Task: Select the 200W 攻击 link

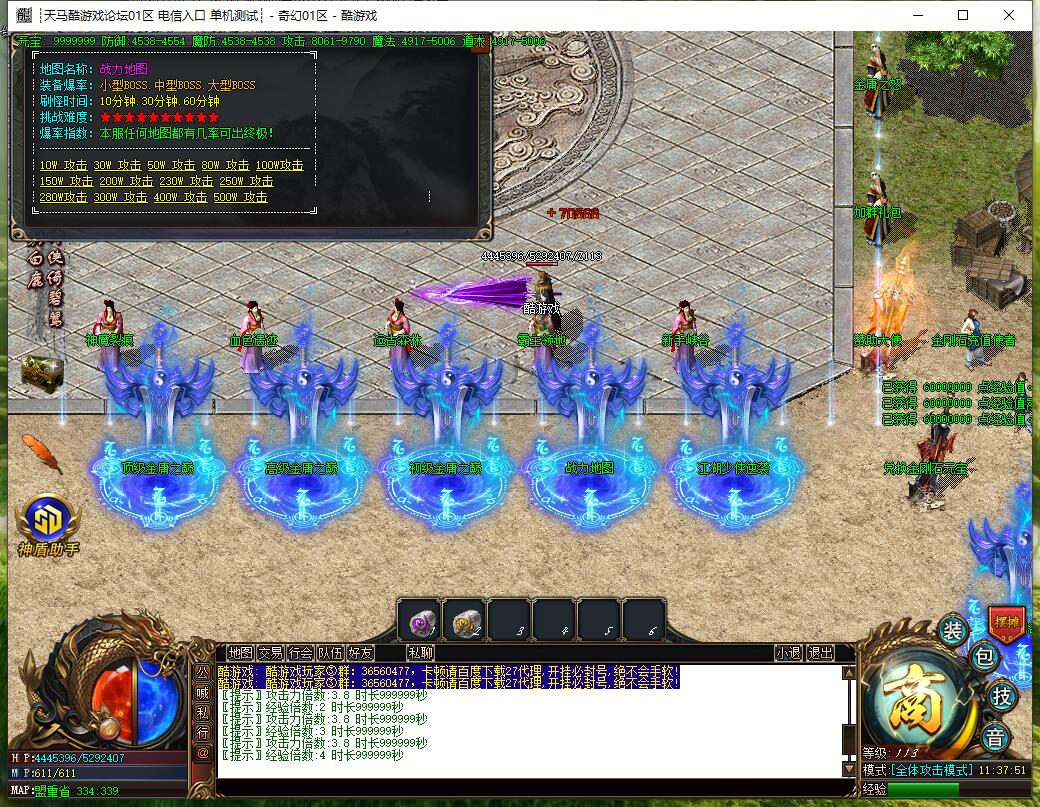Action: pos(126,181)
